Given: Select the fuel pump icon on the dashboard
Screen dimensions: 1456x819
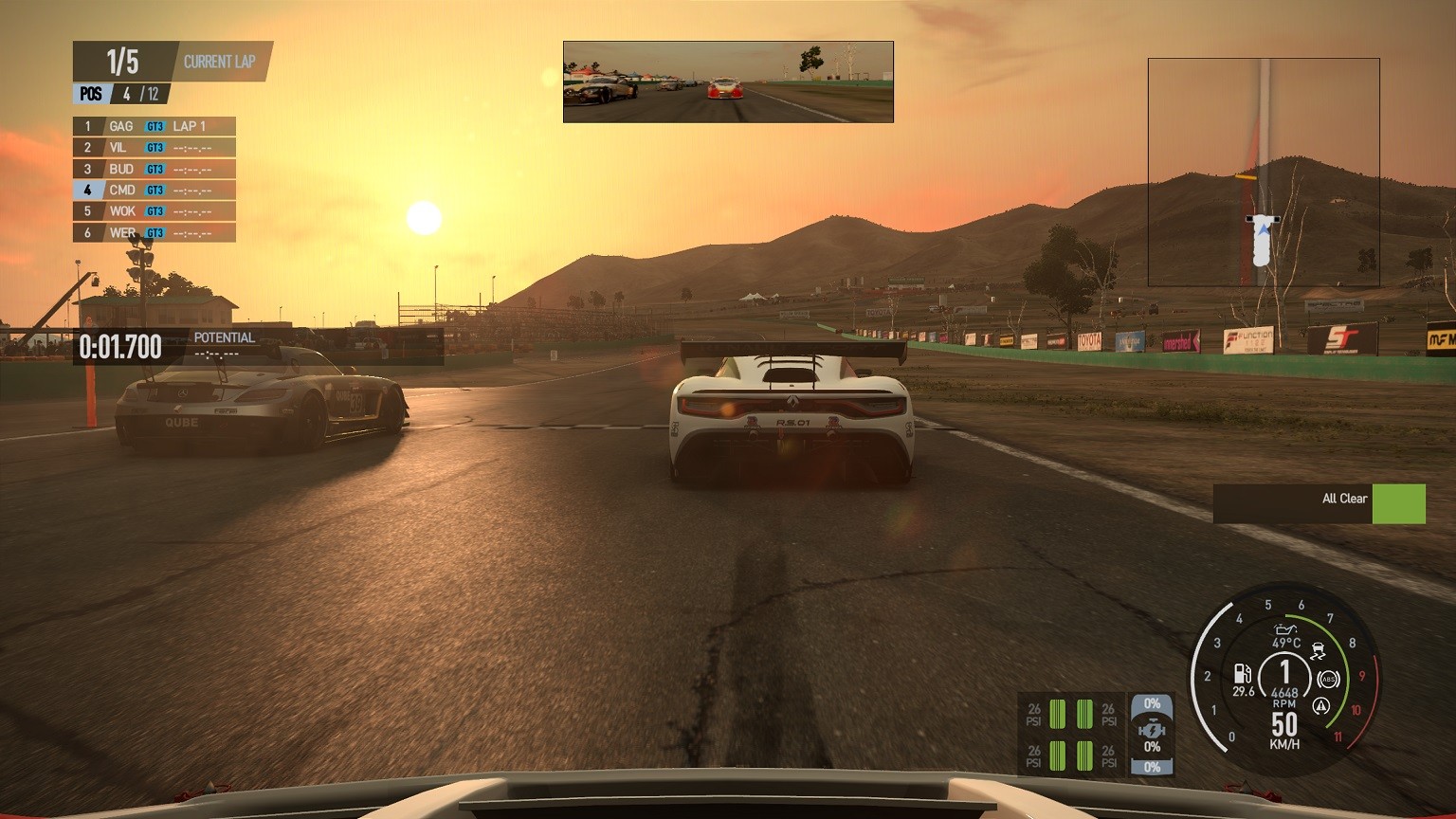Looking at the screenshot, I should point(1242,675).
